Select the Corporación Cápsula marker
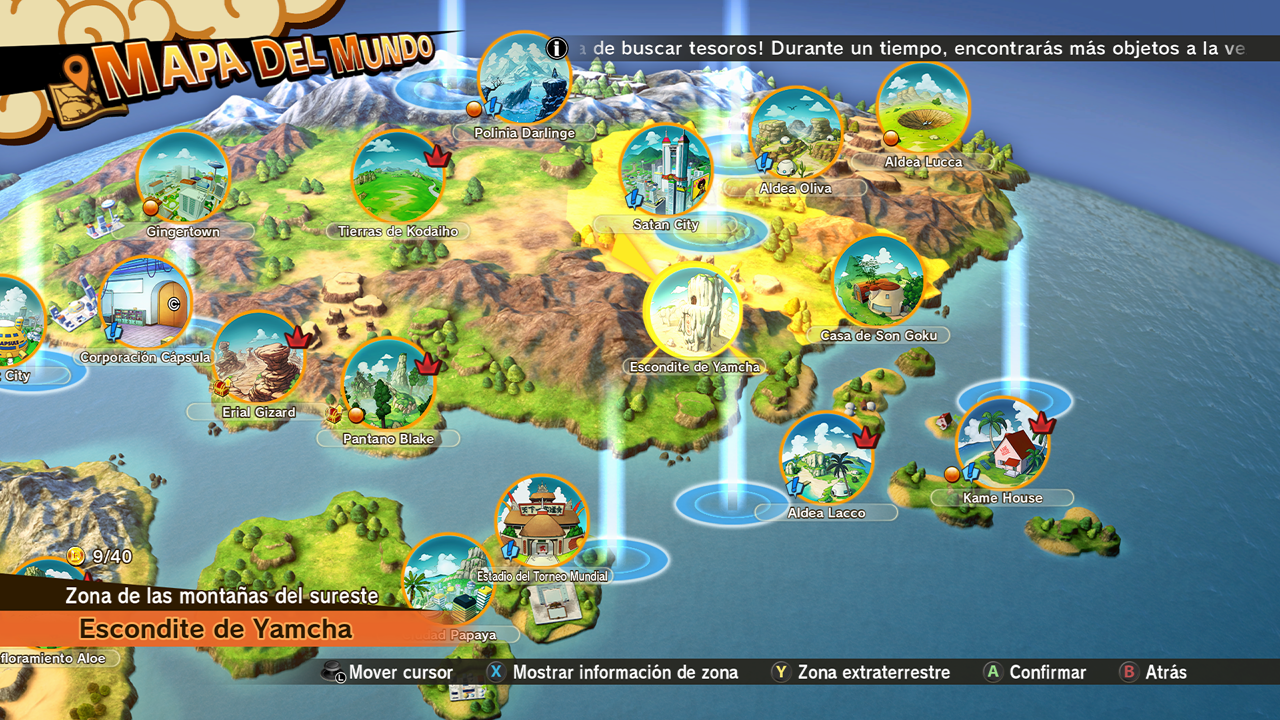Image resolution: width=1280 pixels, height=720 pixels. point(146,303)
